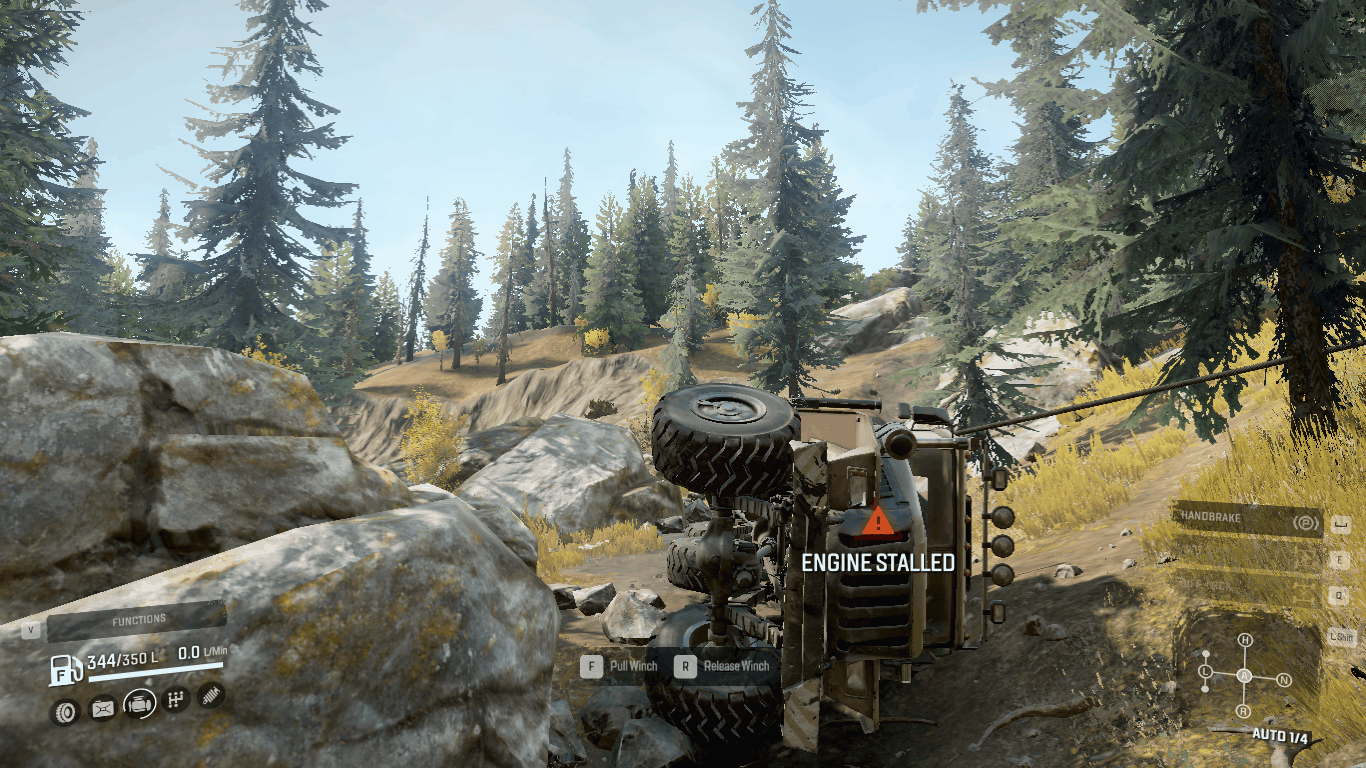The image size is (1366, 768).
Task: Open the gearbox shifter function icon
Action: coord(174,698)
